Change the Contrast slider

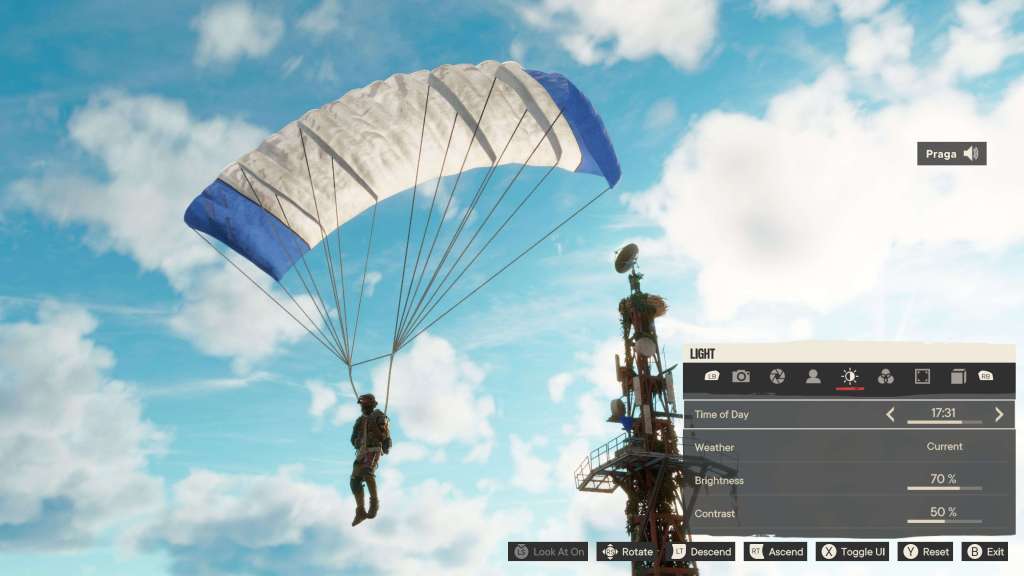pos(944,521)
